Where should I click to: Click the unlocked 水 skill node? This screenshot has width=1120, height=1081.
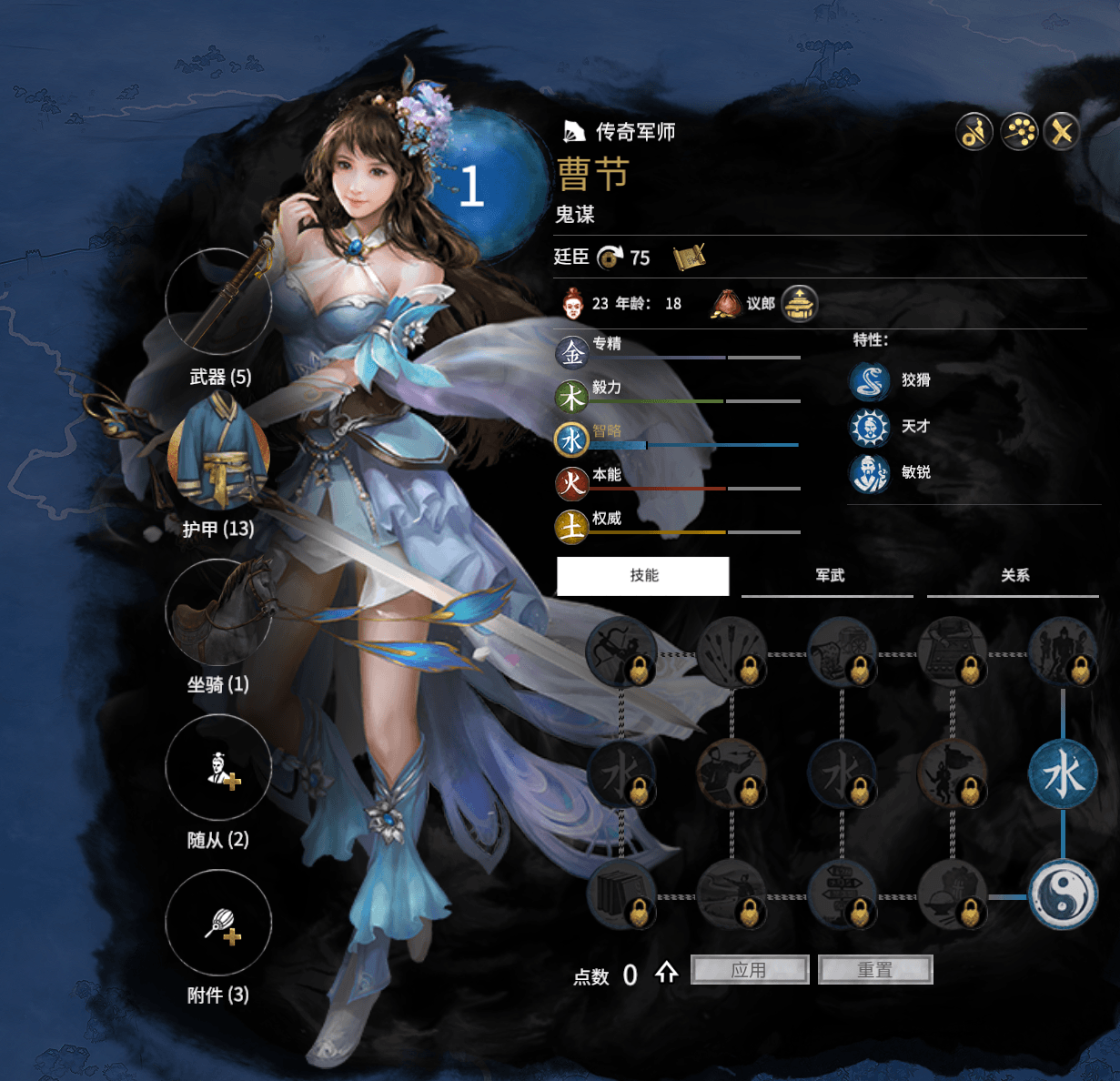click(x=1063, y=775)
